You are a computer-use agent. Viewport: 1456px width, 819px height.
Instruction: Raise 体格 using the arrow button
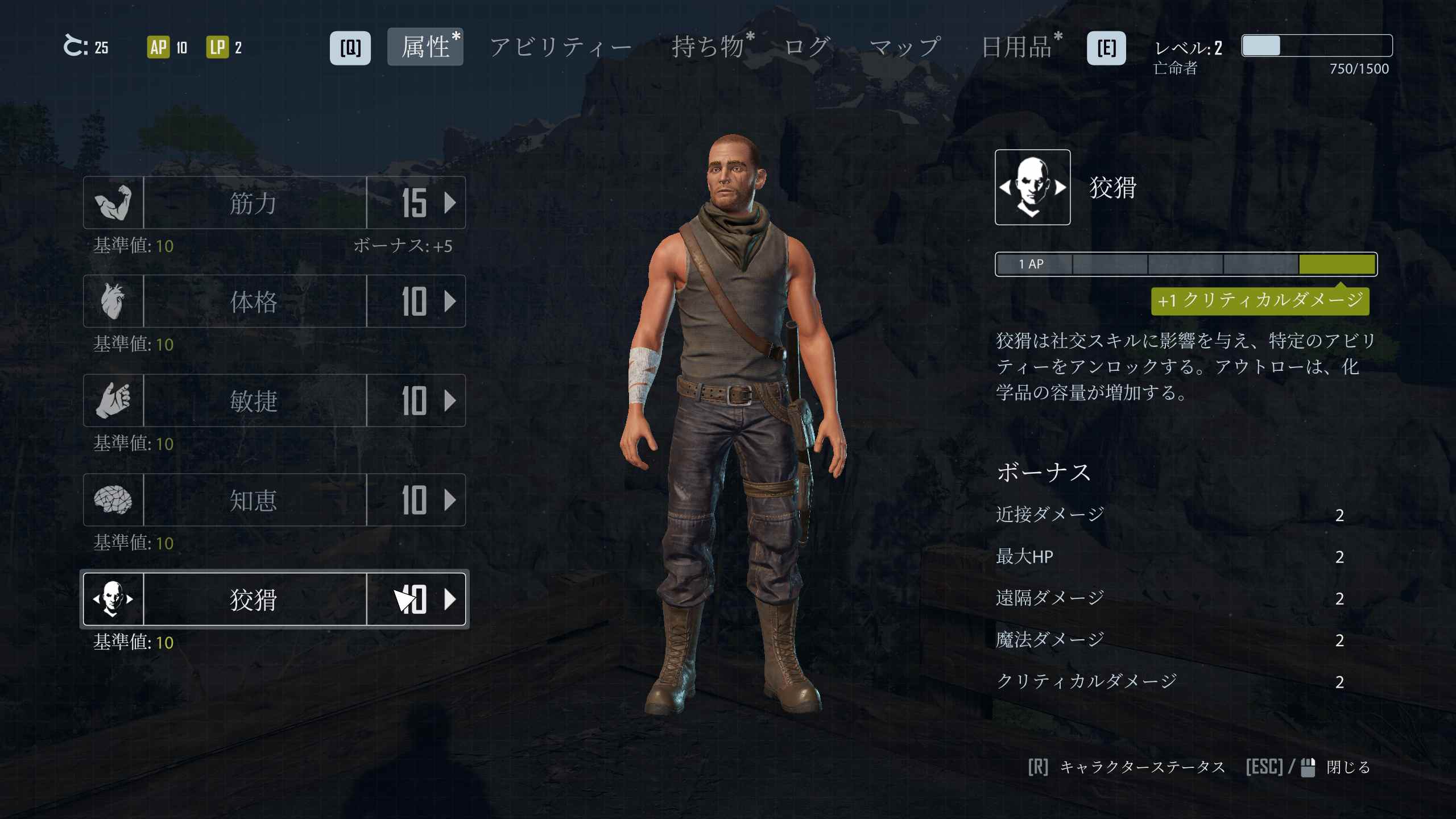pos(449,301)
